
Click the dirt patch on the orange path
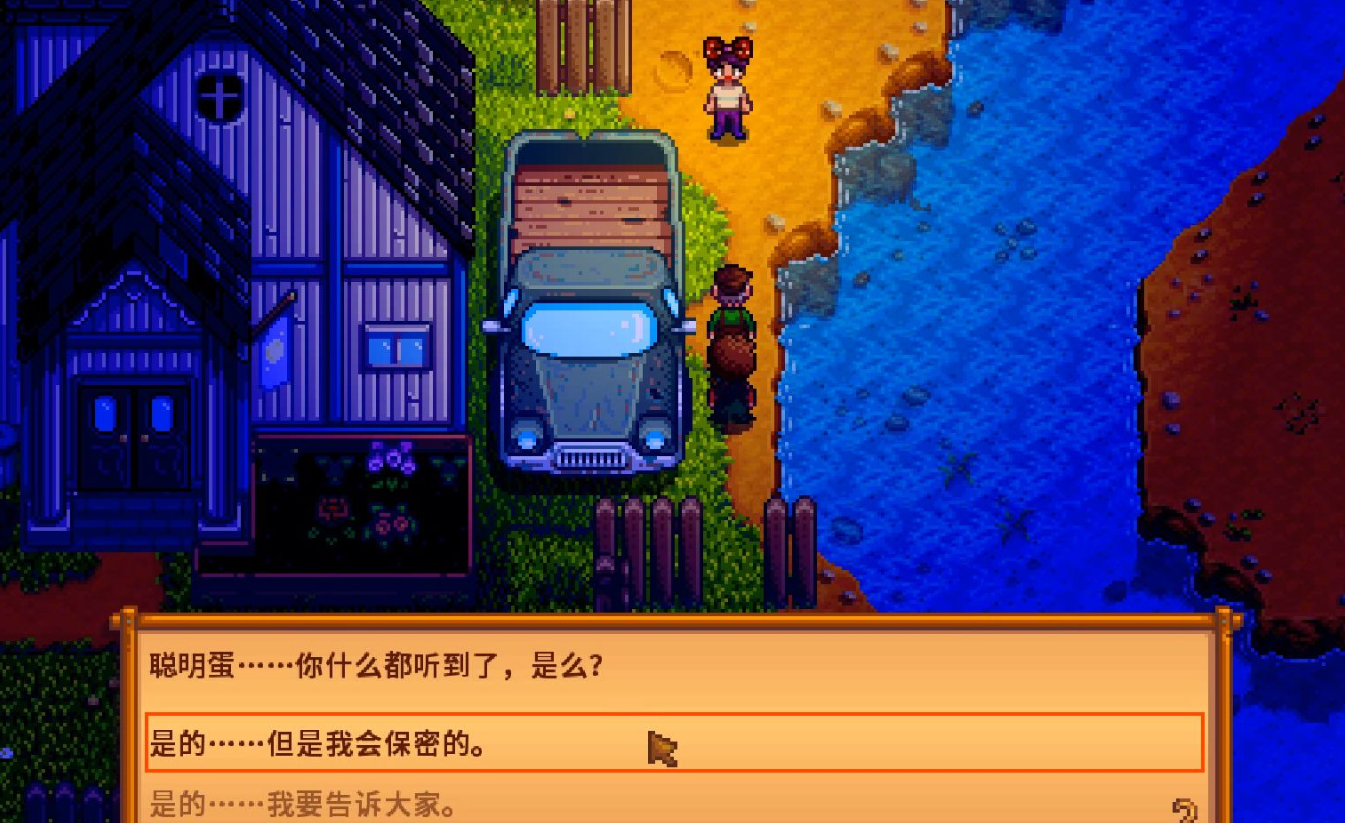click(676, 68)
